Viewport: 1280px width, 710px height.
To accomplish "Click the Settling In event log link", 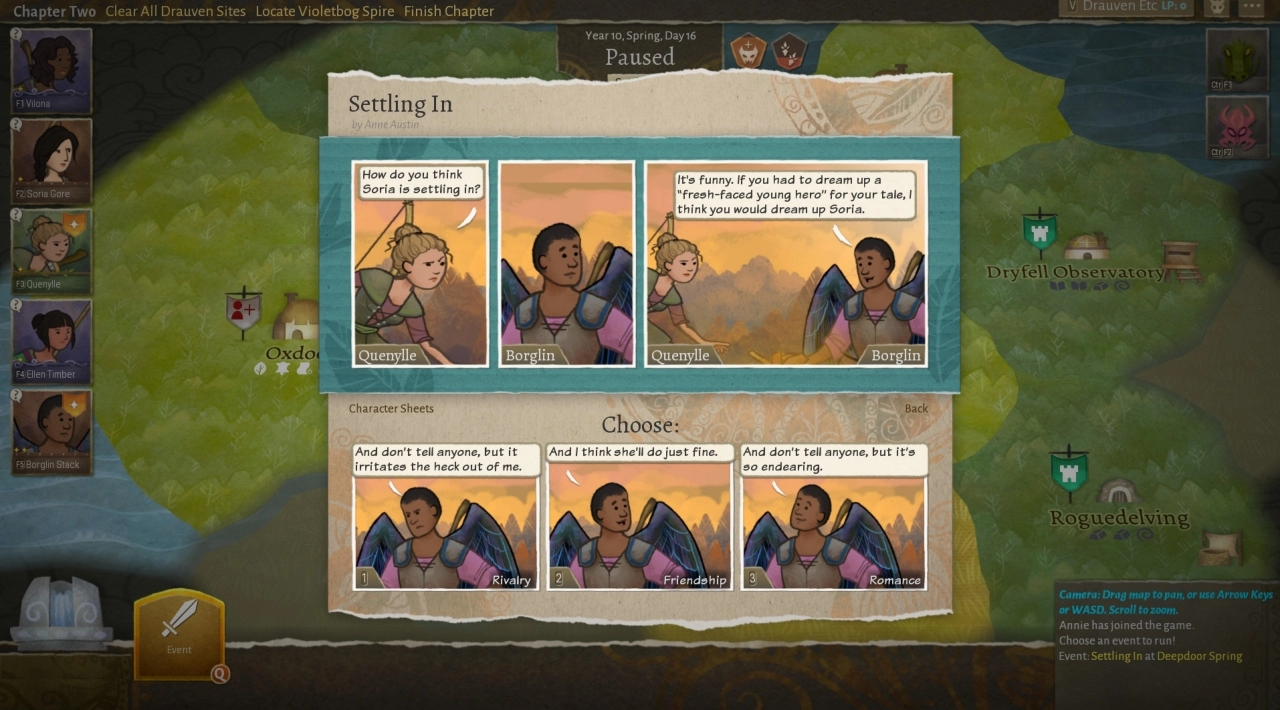I will coord(1116,656).
